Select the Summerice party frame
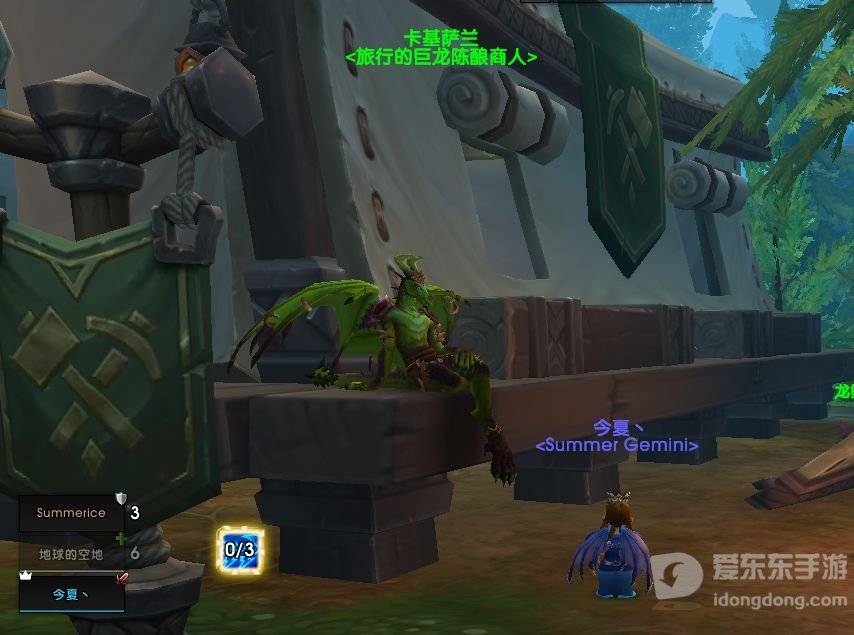Screen dimensions: 854x635 pyautogui.click(x=71, y=513)
